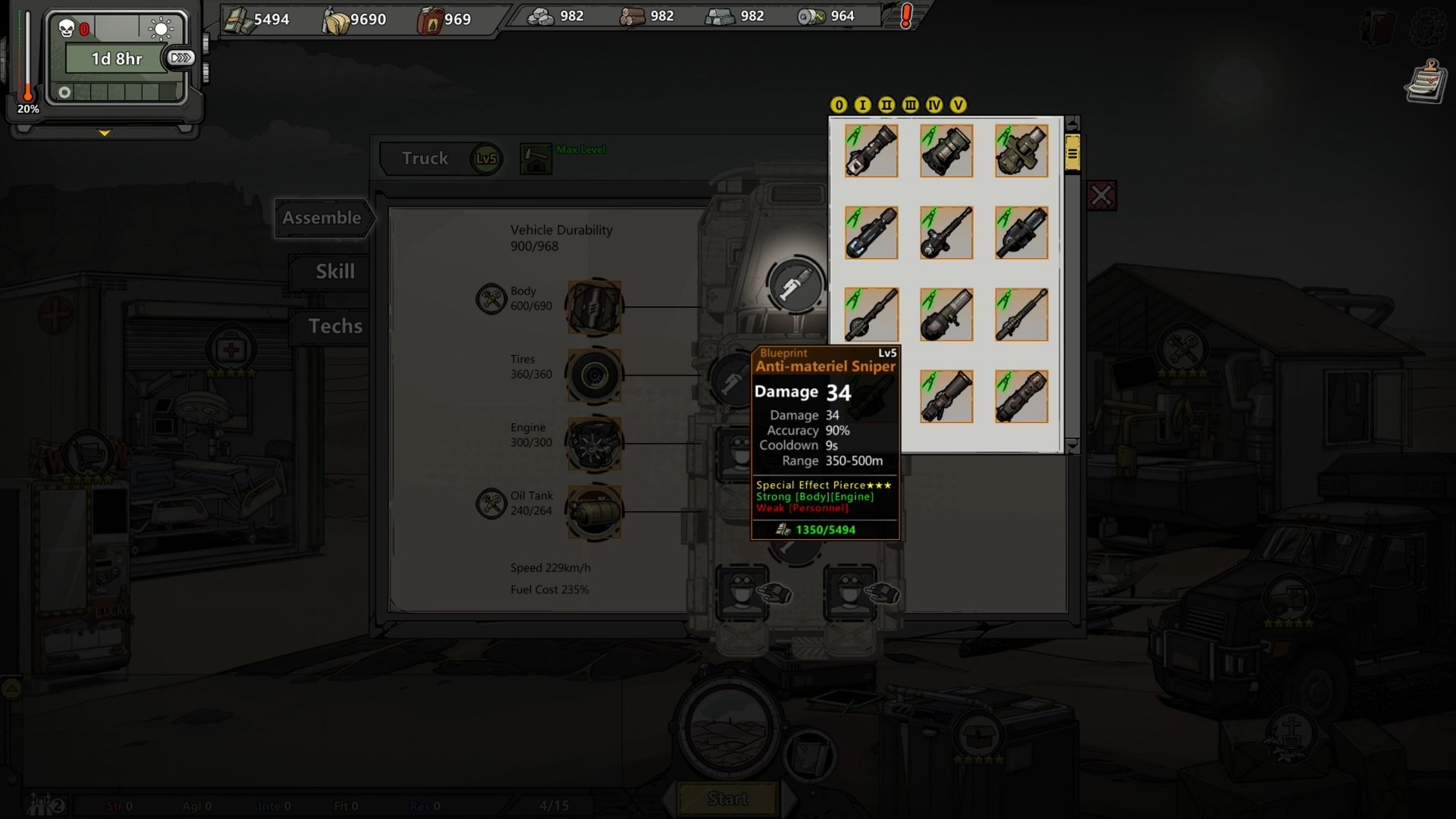Select the Tires part slot
Viewport: 1456px width, 819px height.
[594, 375]
